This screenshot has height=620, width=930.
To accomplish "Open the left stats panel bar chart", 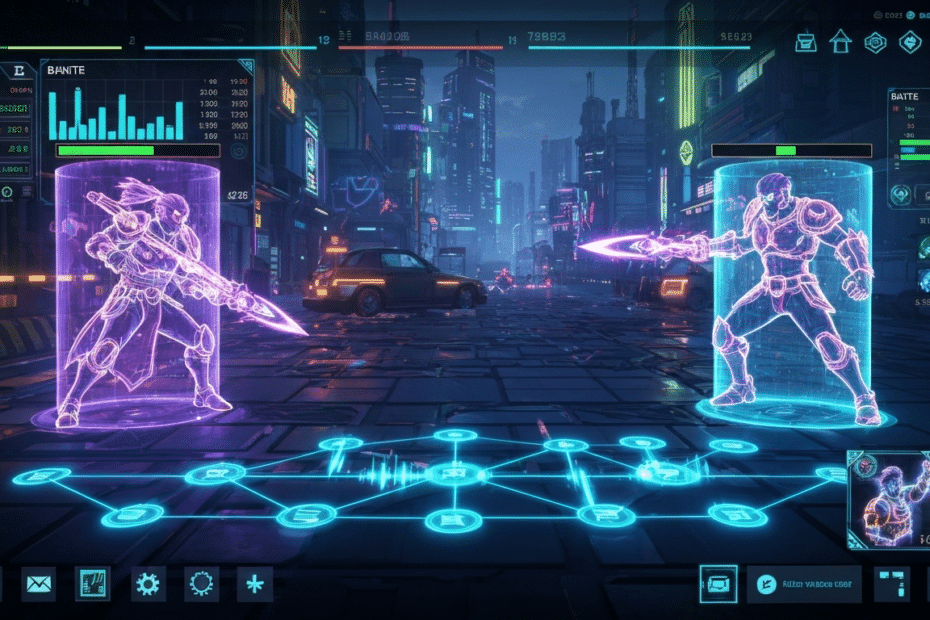I will (118, 113).
